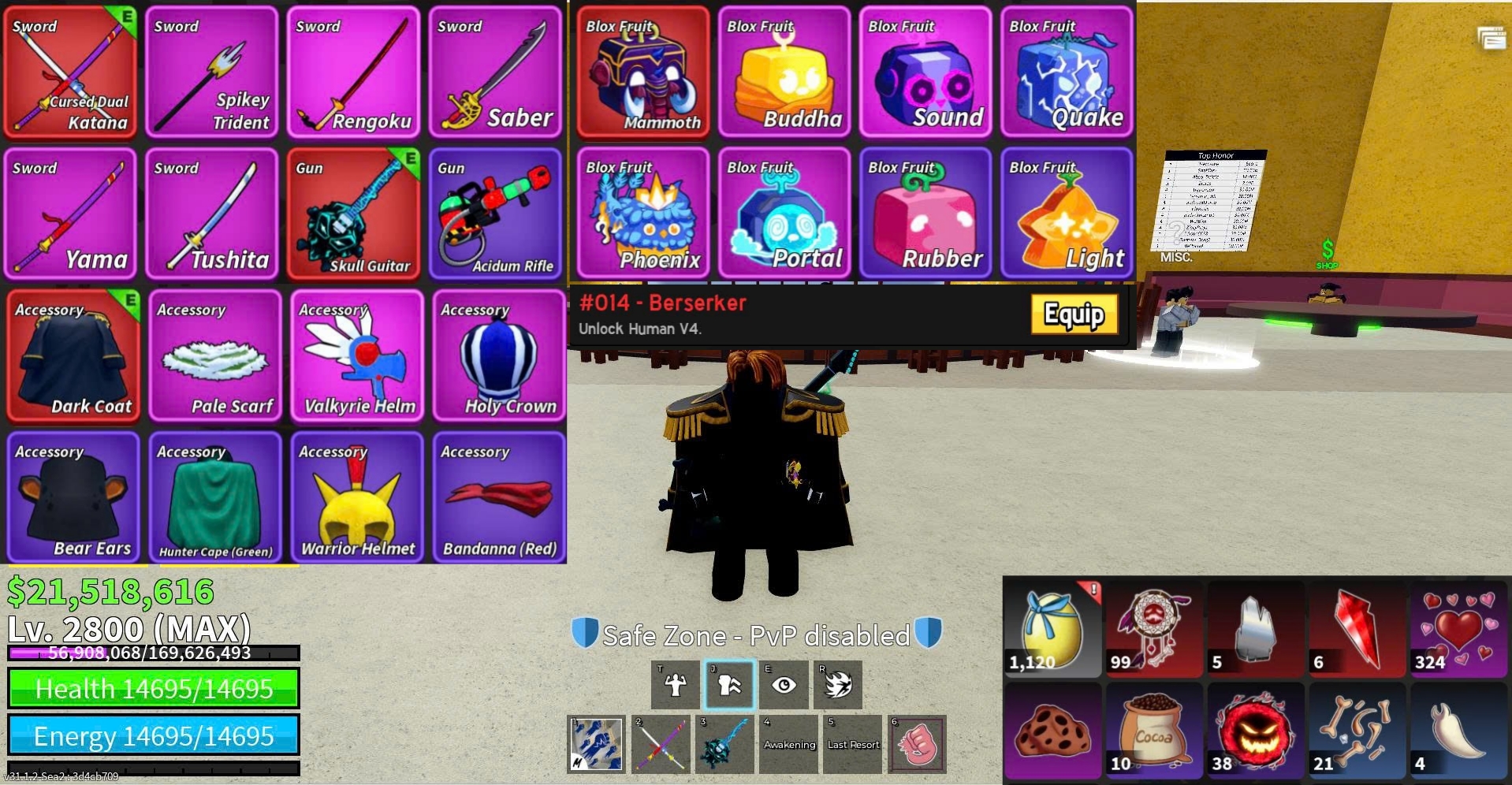Pick the Saber sword tile
The height and width of the screenshot is (785, 1512).
[495, 73]
